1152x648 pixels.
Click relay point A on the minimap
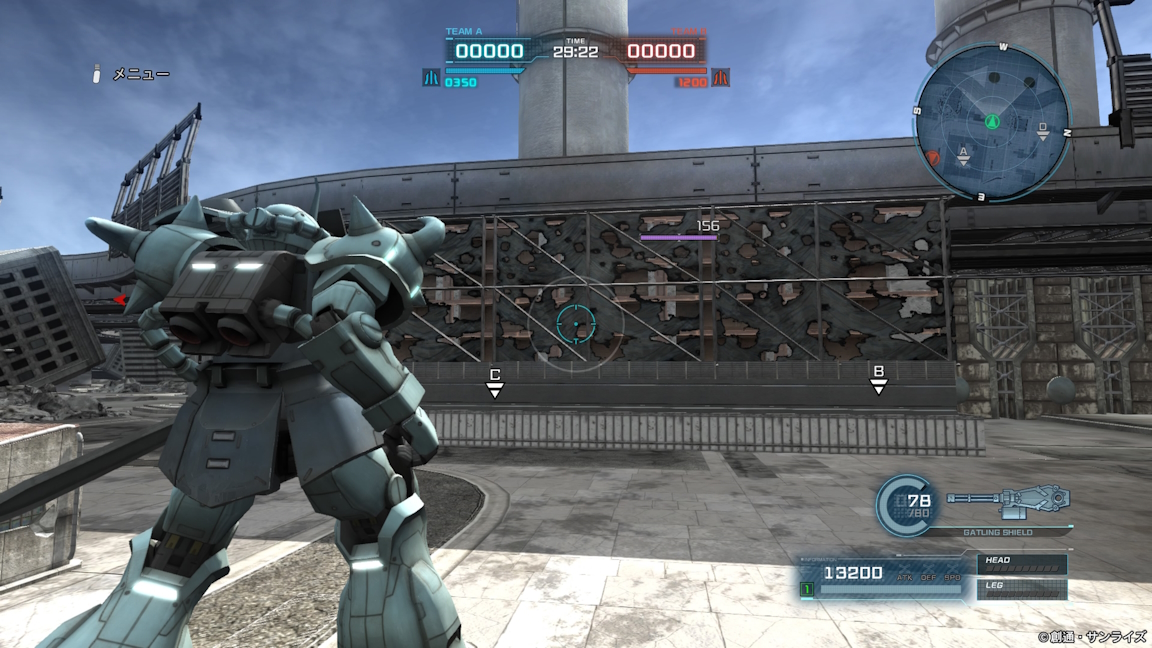tap(964, 153)
